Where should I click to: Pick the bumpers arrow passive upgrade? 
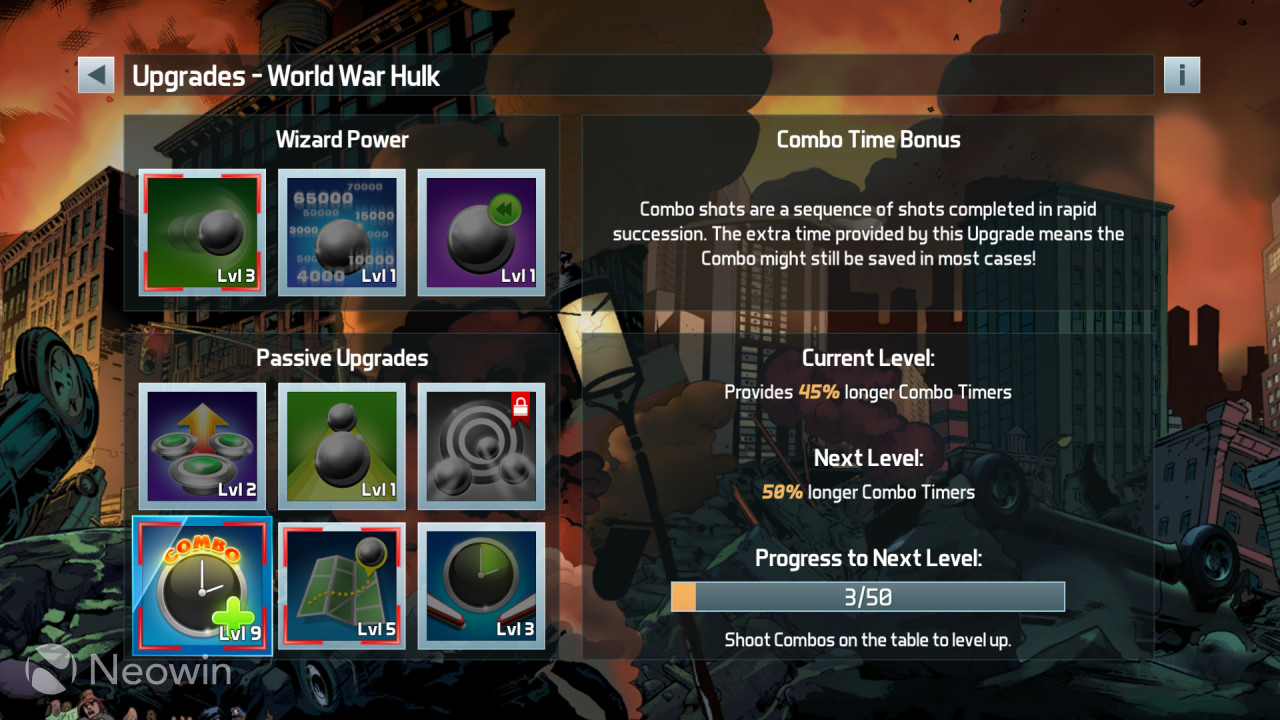(x=203, y=446)
